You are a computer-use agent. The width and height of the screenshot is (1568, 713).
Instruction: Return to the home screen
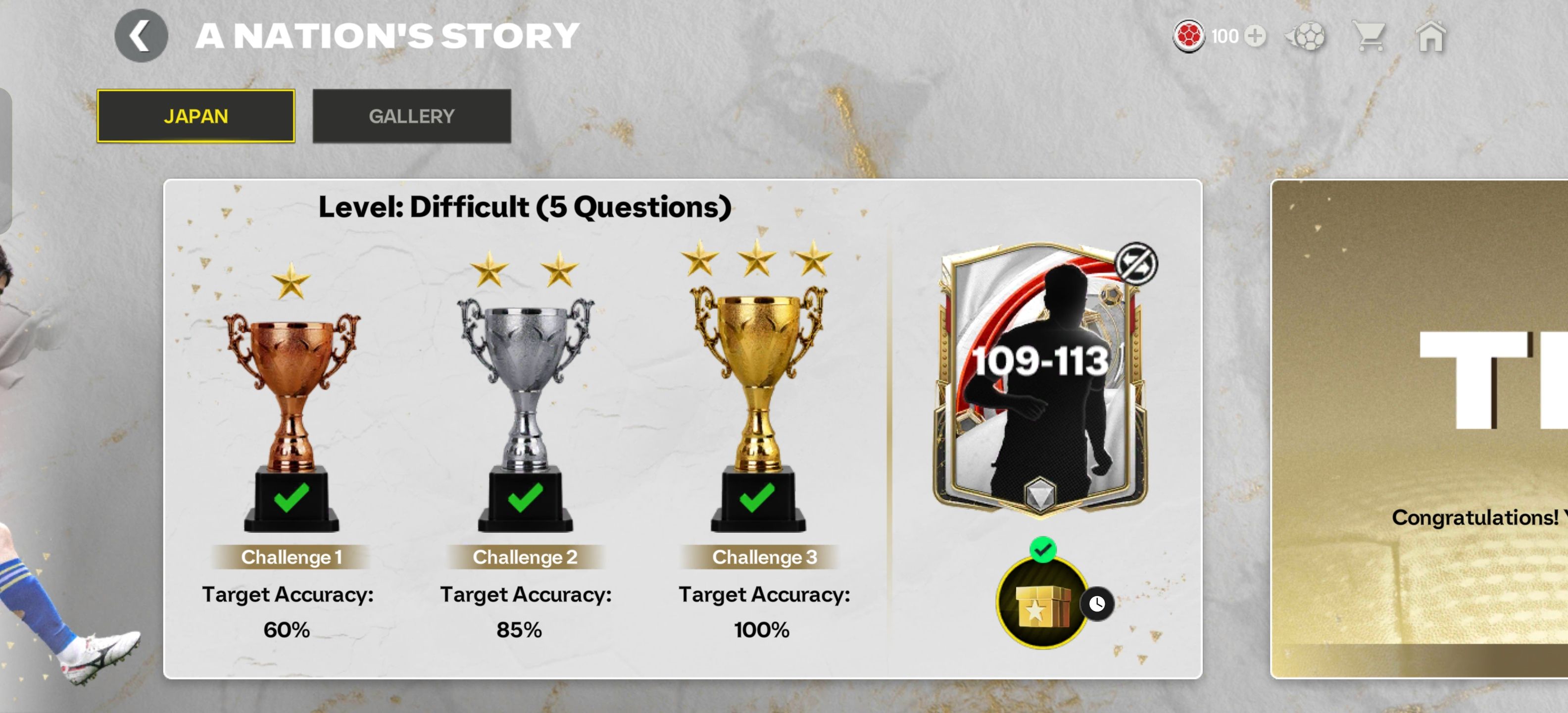[1430, 37]
